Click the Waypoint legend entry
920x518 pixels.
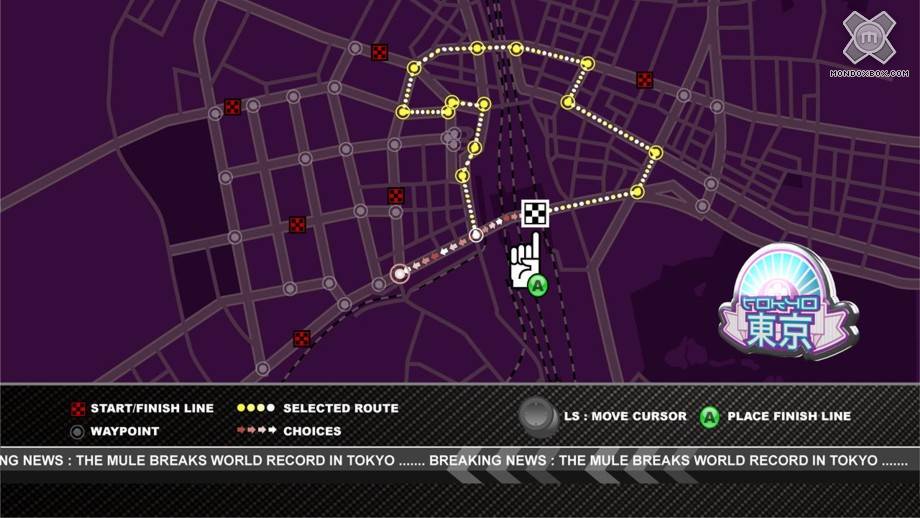click(114, 432)
